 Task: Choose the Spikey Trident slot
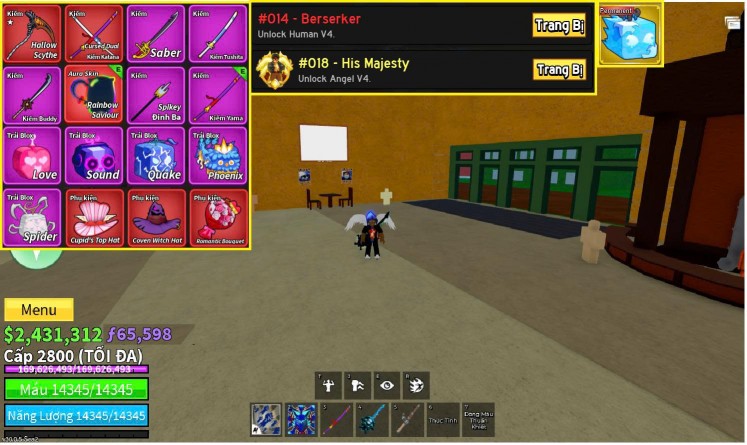pos(155,96)
